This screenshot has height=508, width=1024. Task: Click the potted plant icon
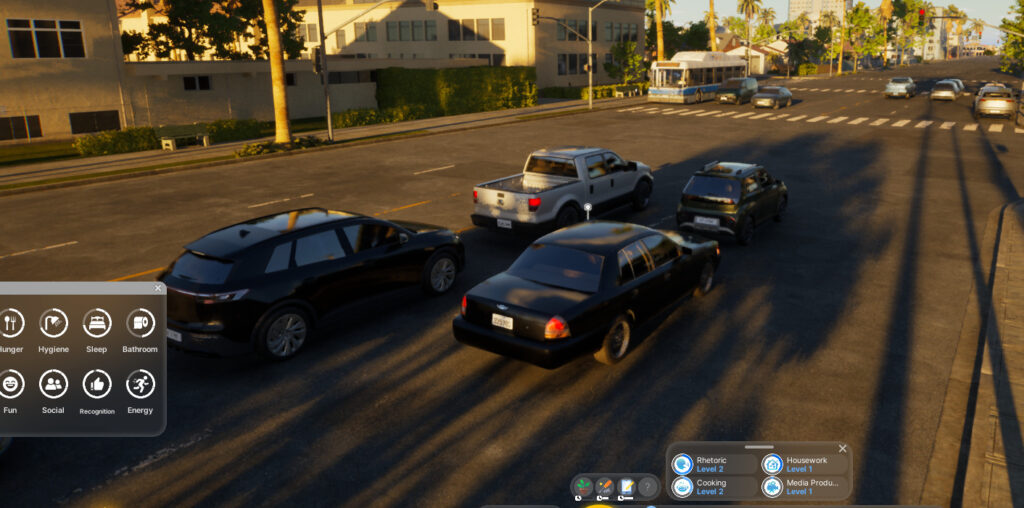click(x=582, y=487)
